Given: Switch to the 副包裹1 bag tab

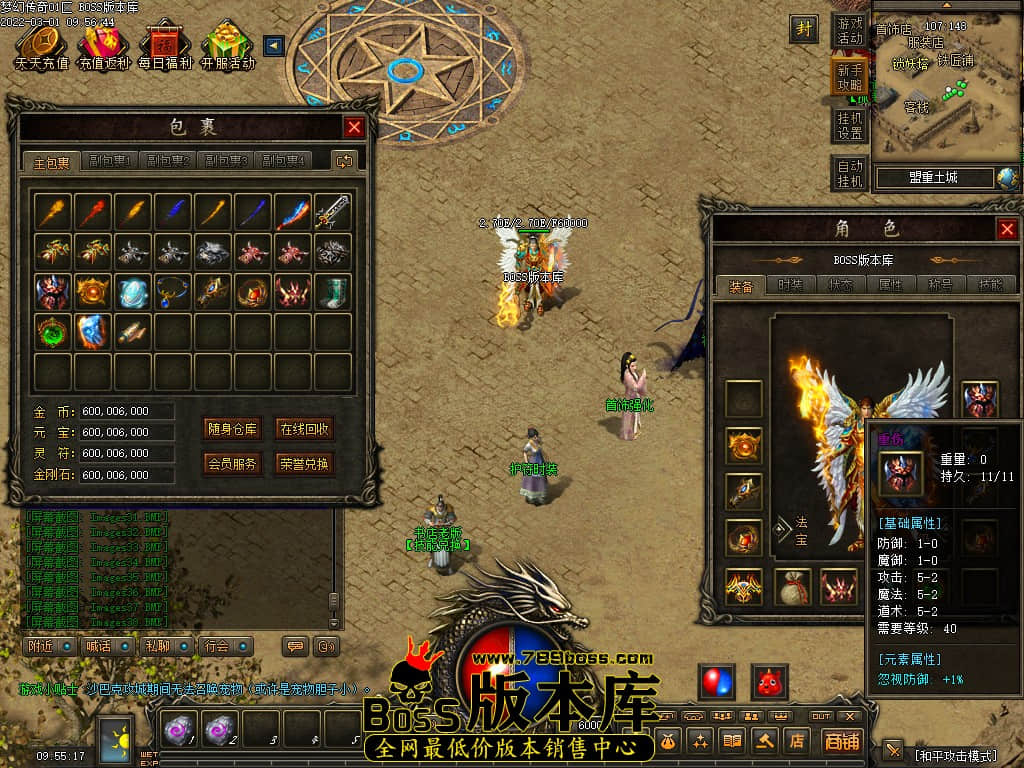Looking at the screenshot, I should pyautogui.click(x=110, y=161).
